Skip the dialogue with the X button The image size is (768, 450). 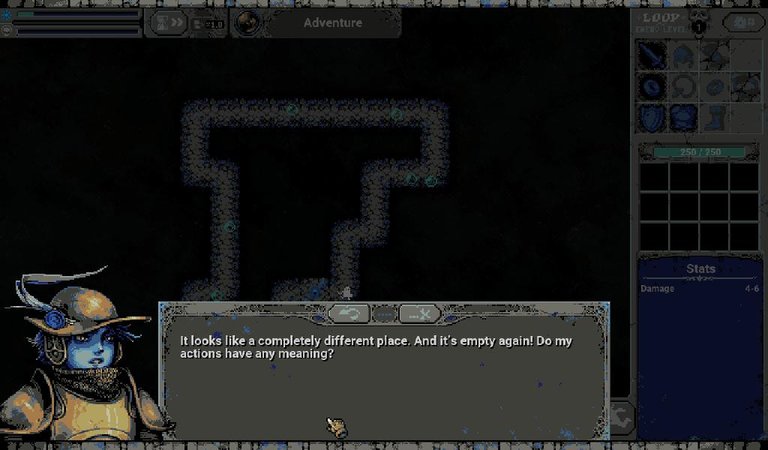(420, 314)
